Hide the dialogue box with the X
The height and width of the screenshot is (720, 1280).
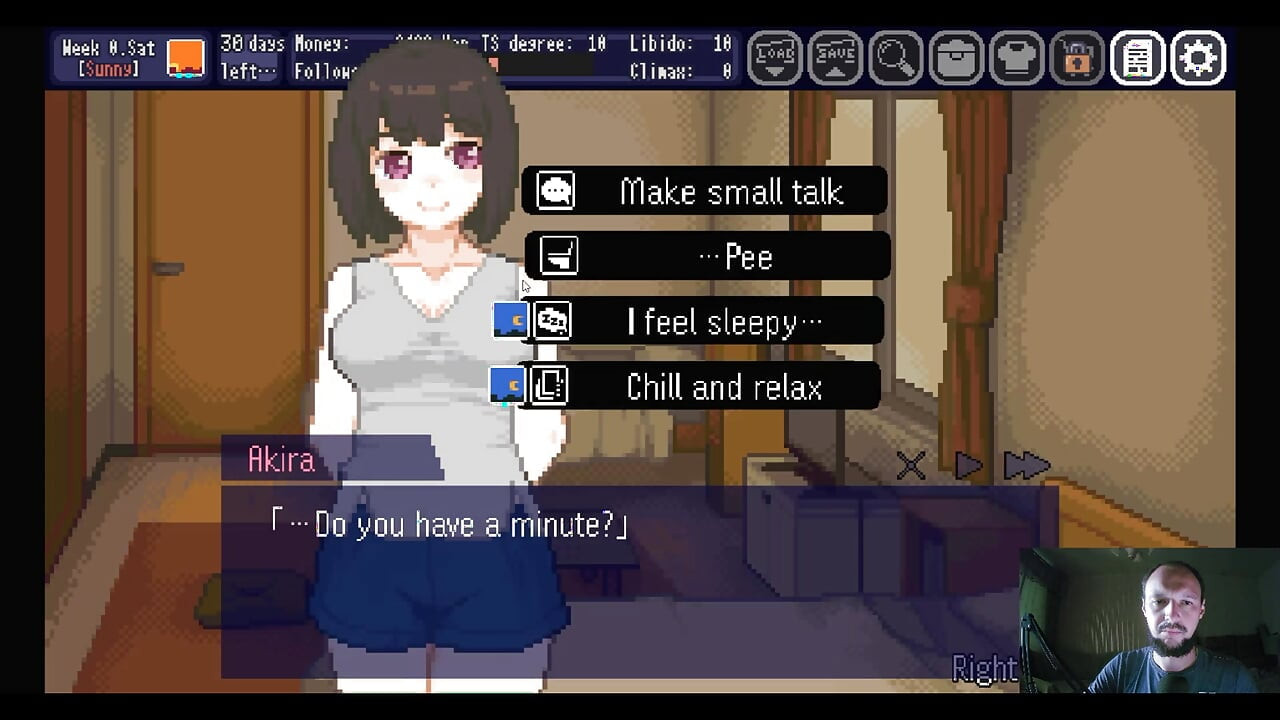pos(911,466)
